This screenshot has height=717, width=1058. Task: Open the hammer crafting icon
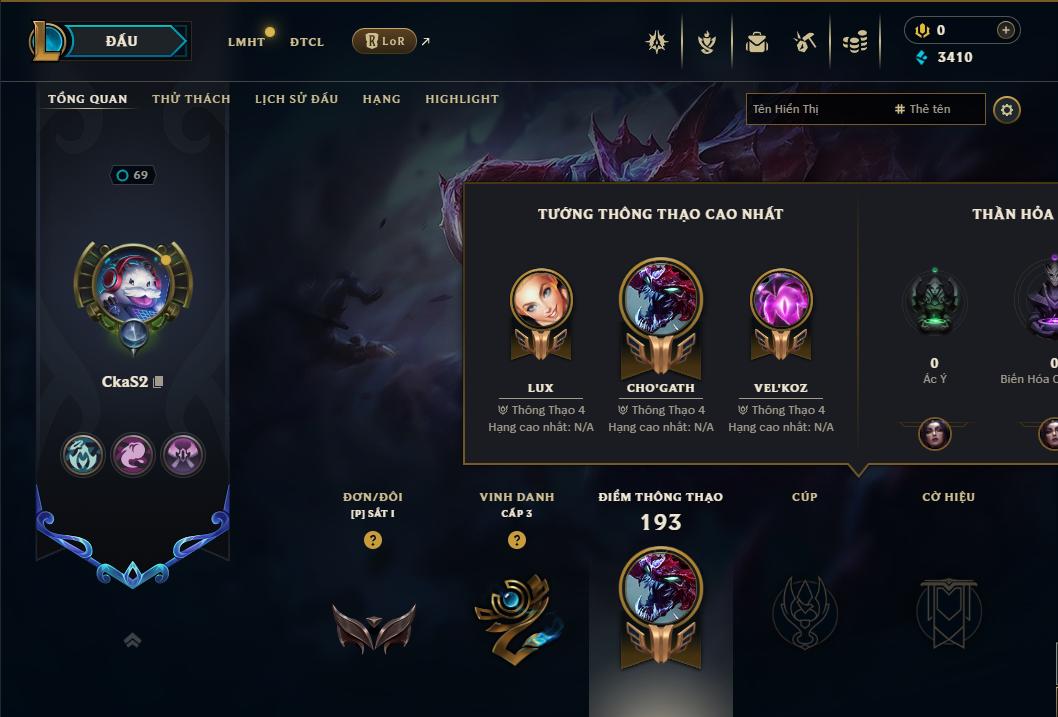pos(805,42)
